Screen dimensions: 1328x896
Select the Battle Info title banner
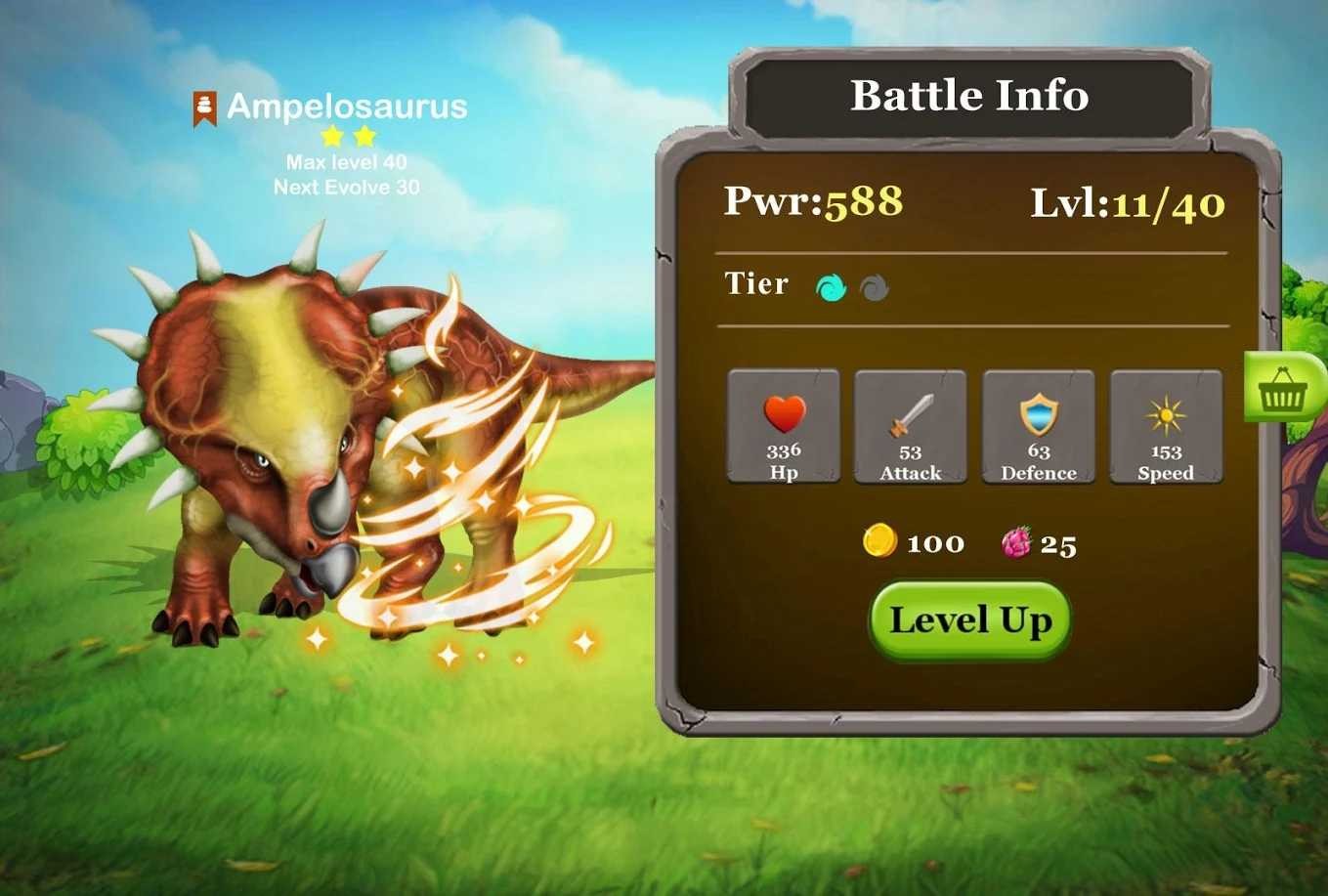pyautogui.click(x=970, y=95)
